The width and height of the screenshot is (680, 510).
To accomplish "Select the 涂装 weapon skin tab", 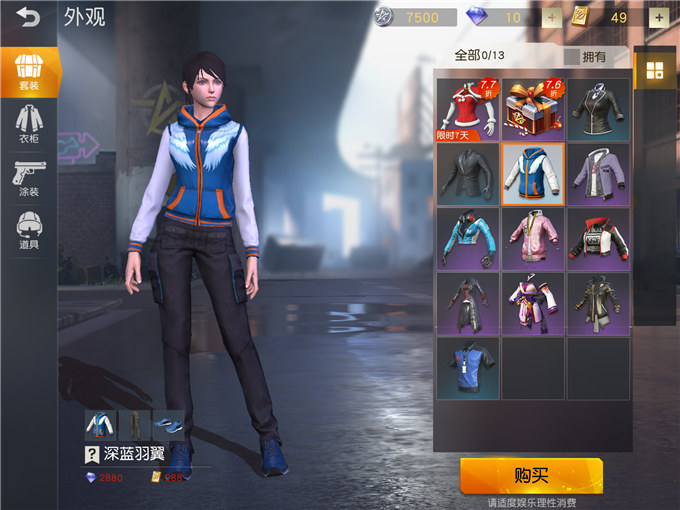I will (29, 179).
